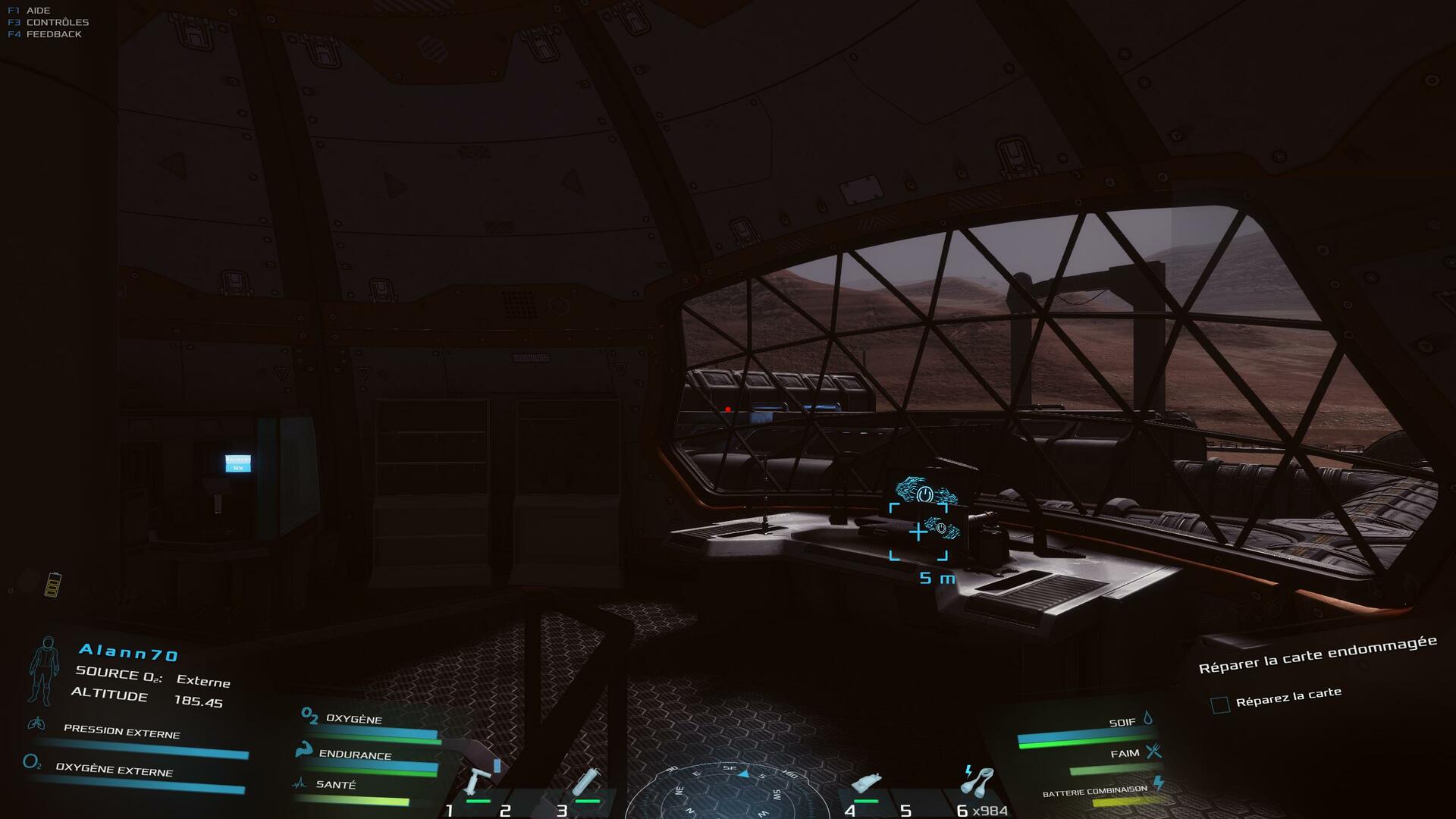Select hotbar slot 1 tool item
The height and width of the screenshot is (819, 1456).
coord(479,783)
